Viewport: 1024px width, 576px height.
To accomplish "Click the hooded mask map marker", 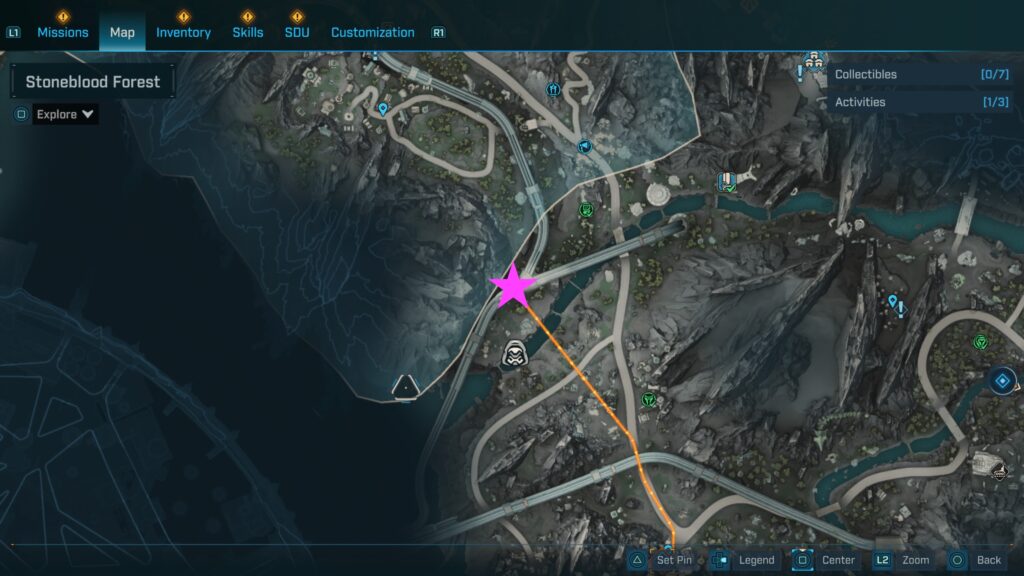I will tap(514, 353).
